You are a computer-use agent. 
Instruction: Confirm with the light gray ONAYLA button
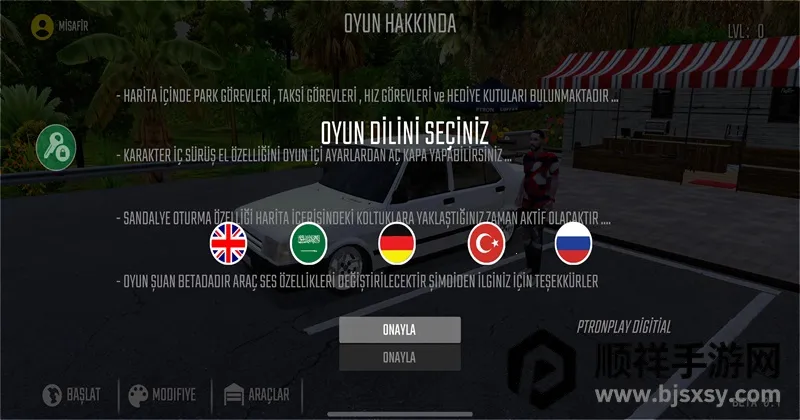pyautogui.click(x=399, y=330)
